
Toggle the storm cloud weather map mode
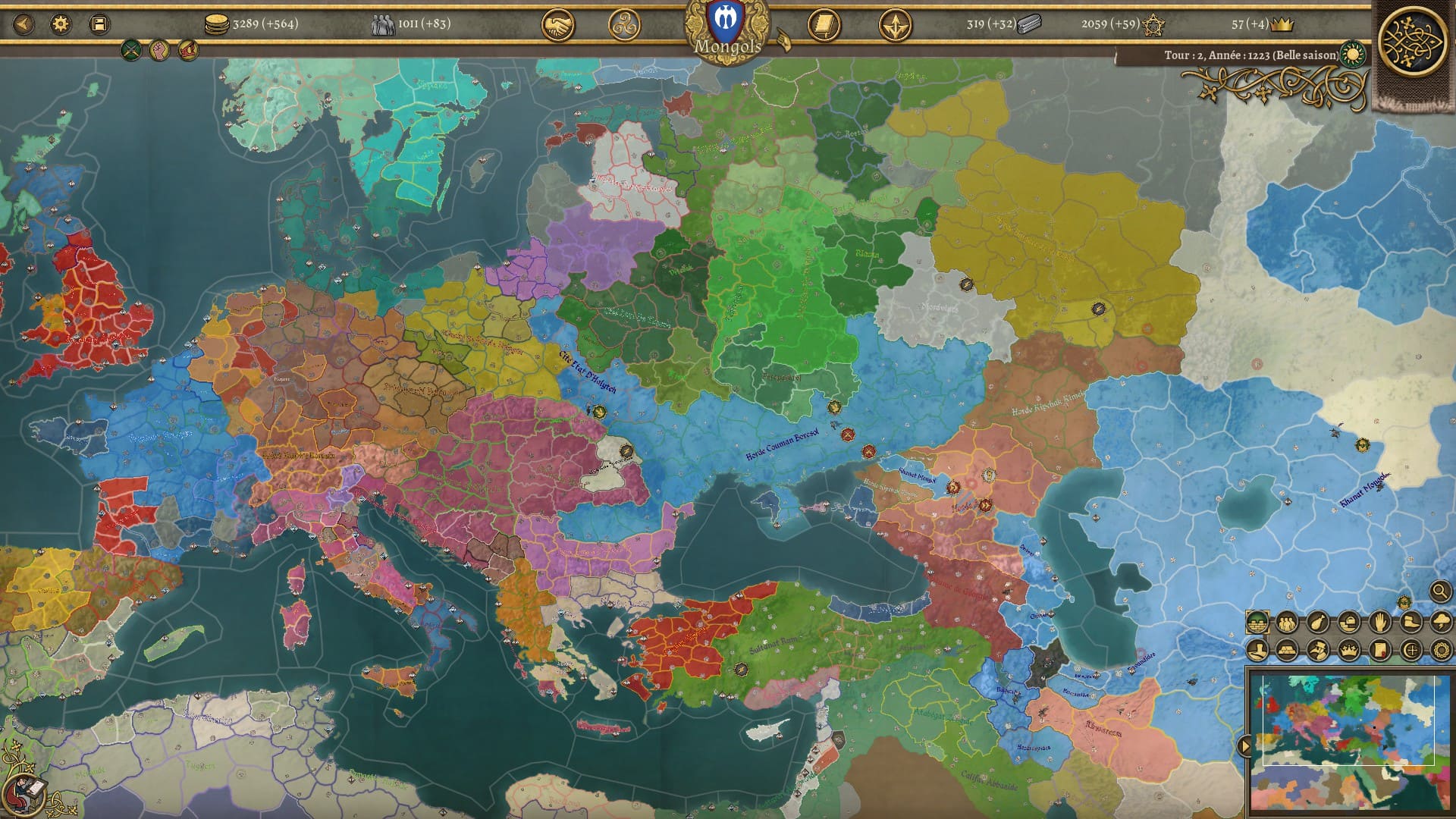1440,623
